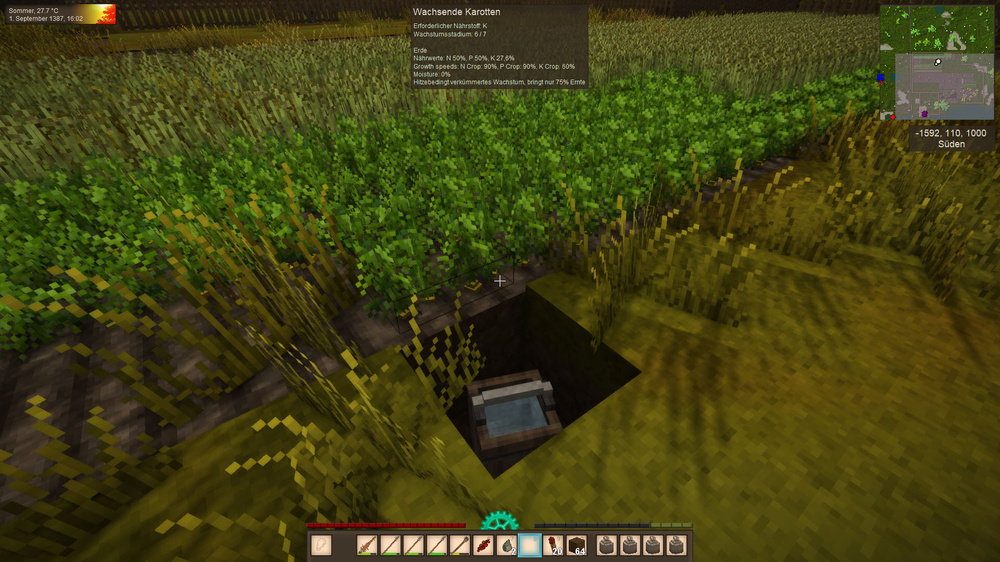
Task: Choose the stone stack of 2
Action: [x=507, y=546]
